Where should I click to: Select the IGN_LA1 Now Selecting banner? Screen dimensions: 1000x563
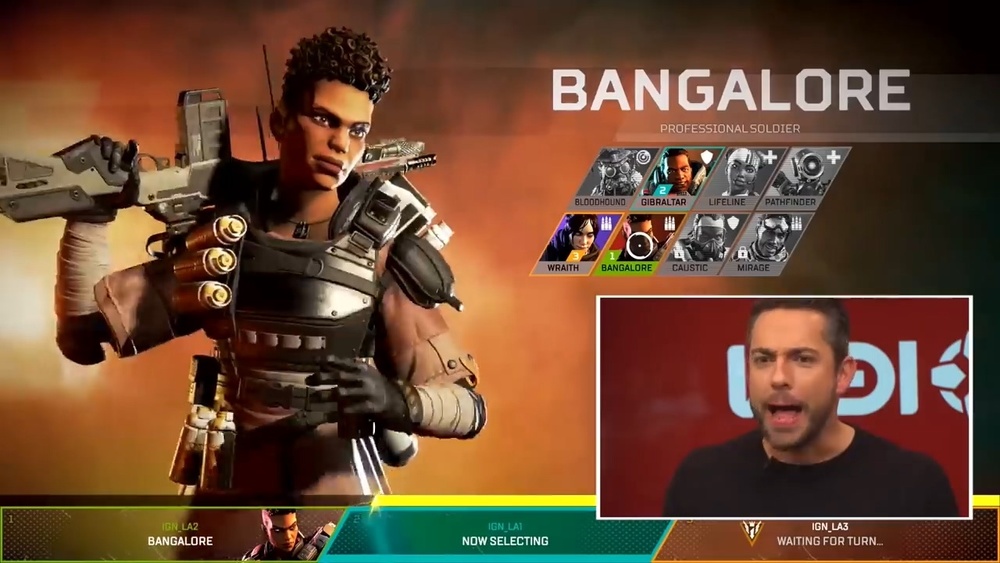504,535
